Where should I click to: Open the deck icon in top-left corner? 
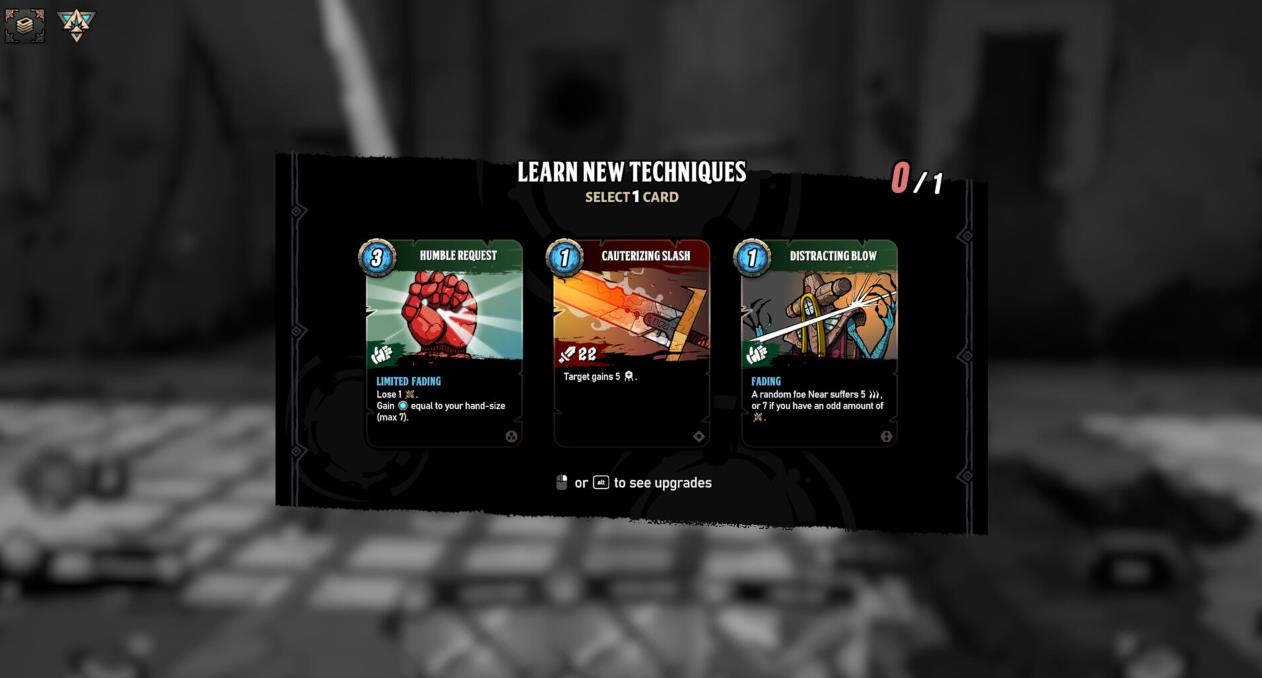[x=25, y=25]
